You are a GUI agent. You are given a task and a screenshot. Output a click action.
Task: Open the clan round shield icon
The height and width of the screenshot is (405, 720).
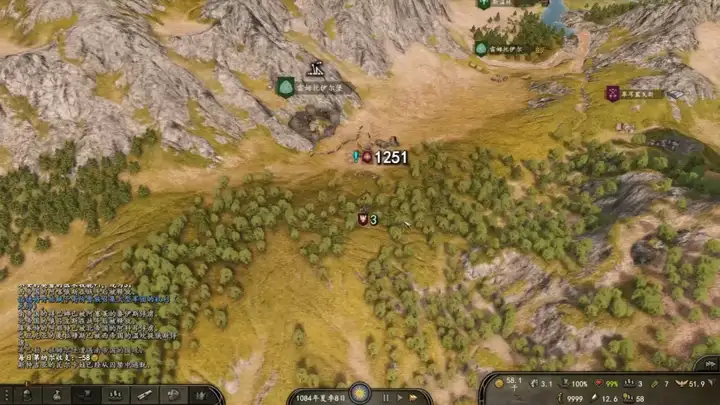pos(174,396)
